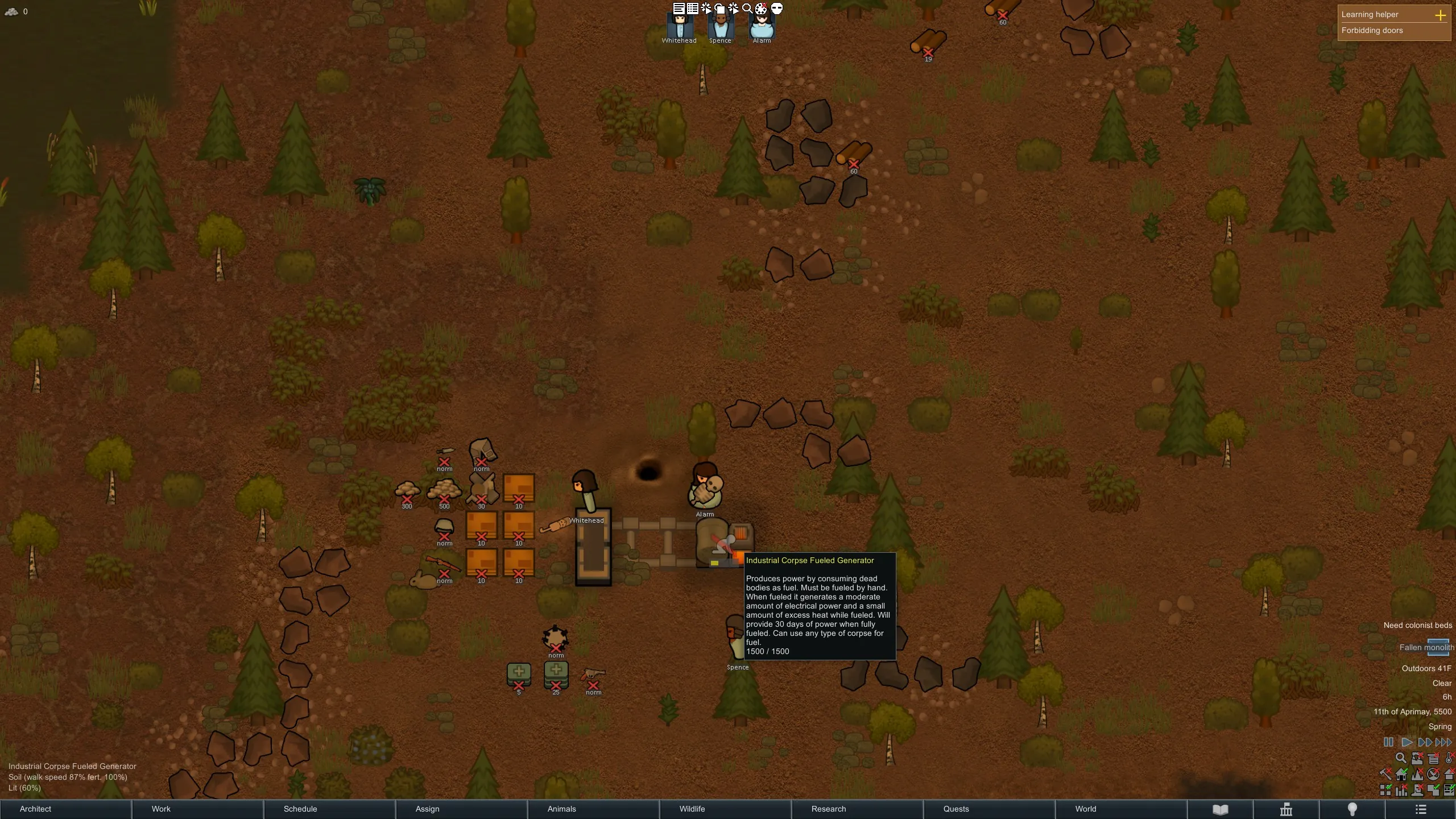Switch to the Schedule tab
The image size is (1456, 819).
click(329, 809)
